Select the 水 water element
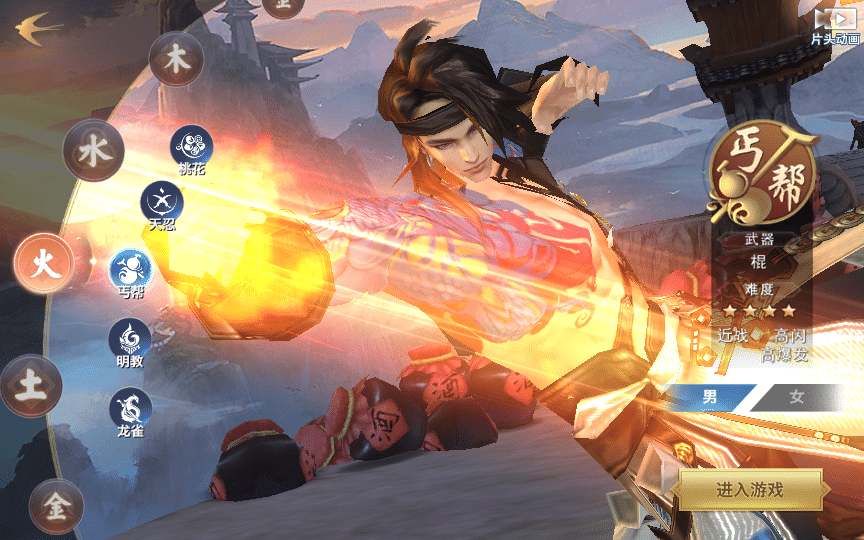Image resolution: width=864 pixels, height=540 pixels. [x=93, y=151]
